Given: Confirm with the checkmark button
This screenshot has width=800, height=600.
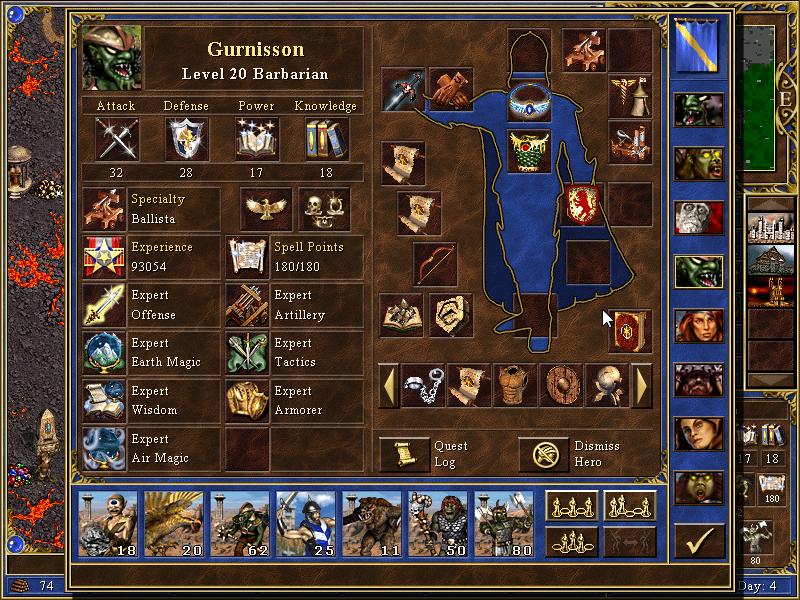Looking at the screenshot, I should coord(699,541).
